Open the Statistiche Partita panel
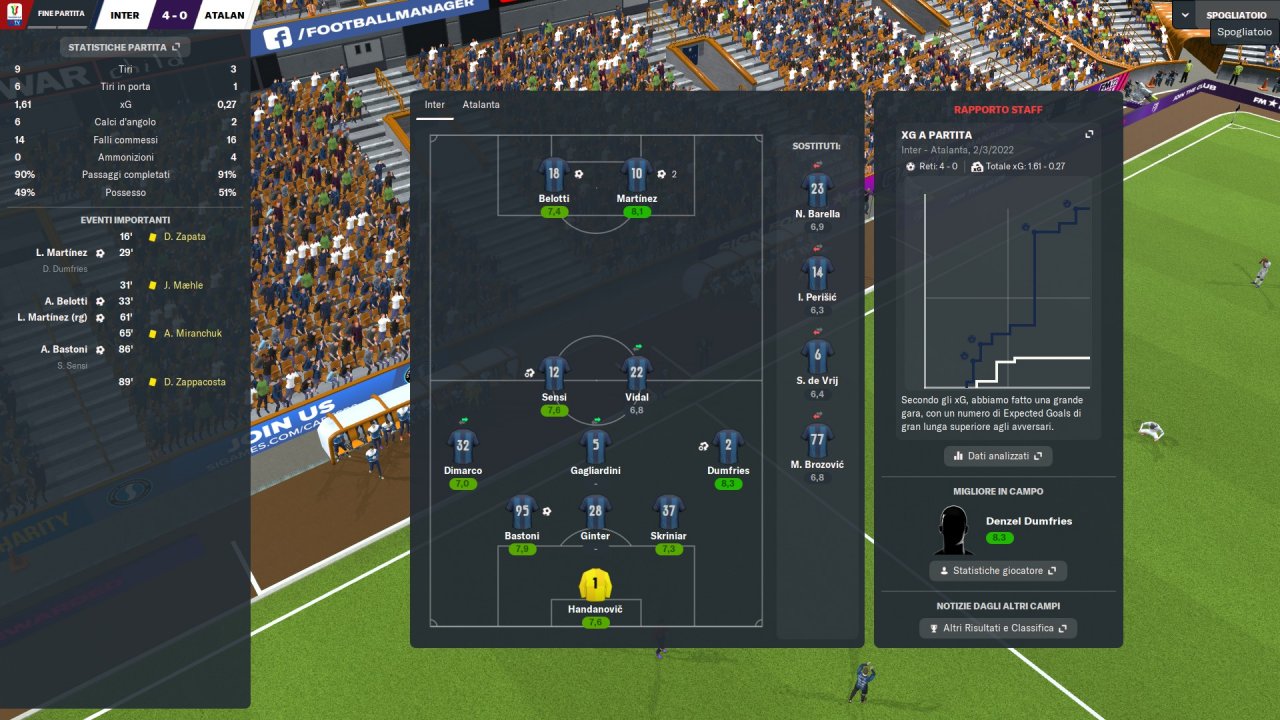Image resolution: width=1280 pixels, height=720 pixels. pyautogui.click(x=124, y=47)
